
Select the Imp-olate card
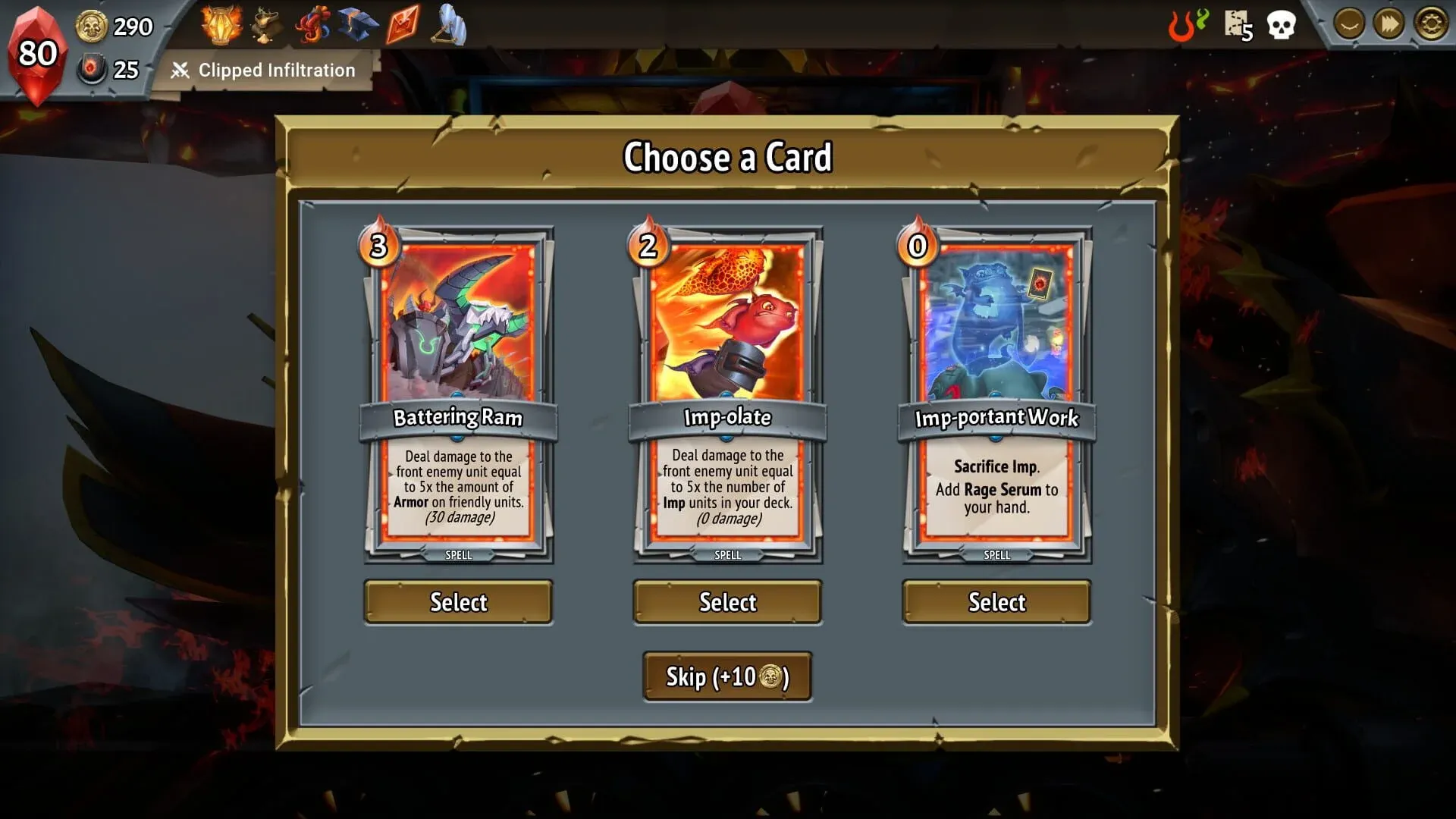click(x=726, y=601)
